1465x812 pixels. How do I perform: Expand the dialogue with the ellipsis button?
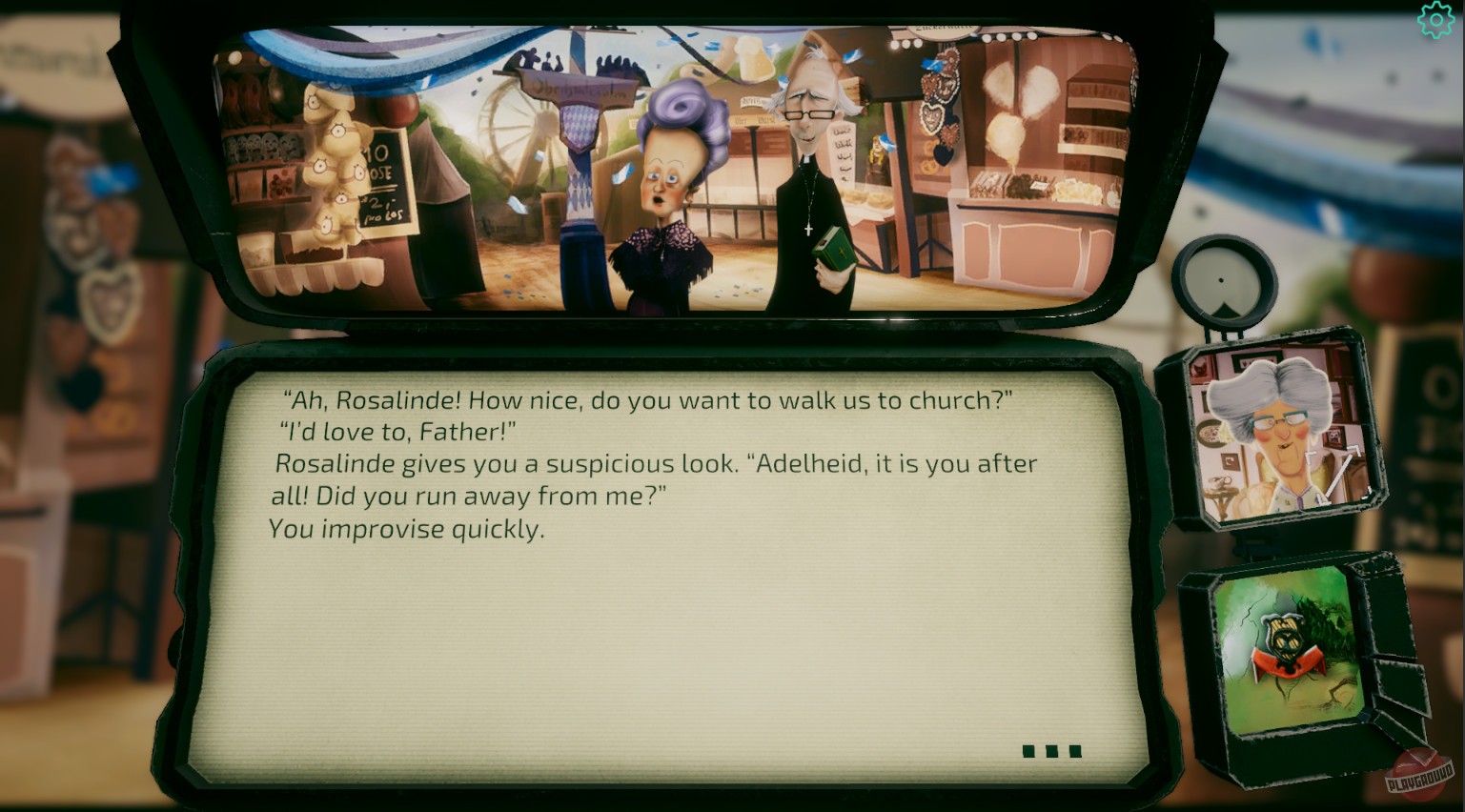[1052, 751]
